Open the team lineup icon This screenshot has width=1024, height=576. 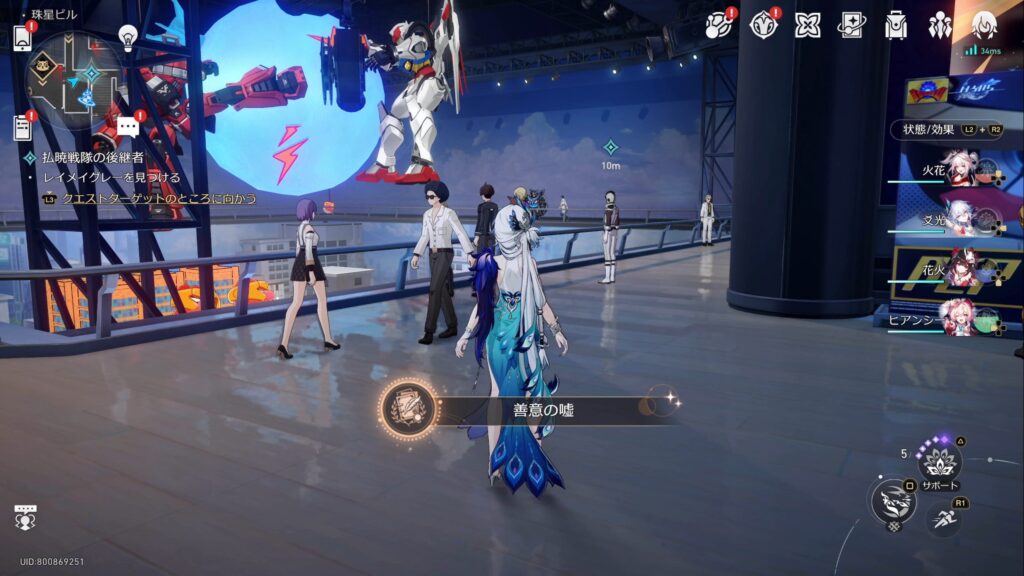tap(940, 25)
